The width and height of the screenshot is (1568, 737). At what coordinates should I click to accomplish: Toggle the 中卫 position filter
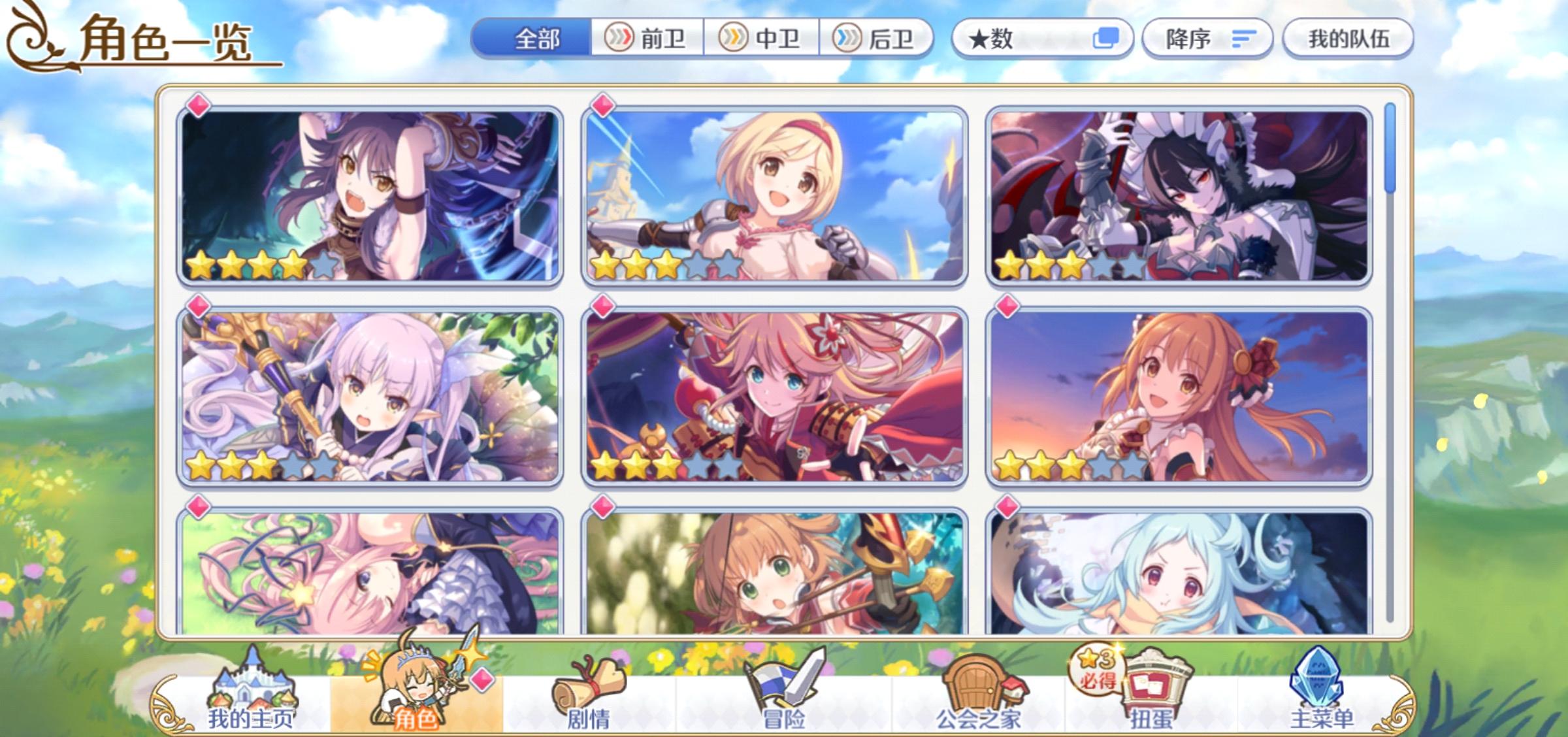point(763,39)
